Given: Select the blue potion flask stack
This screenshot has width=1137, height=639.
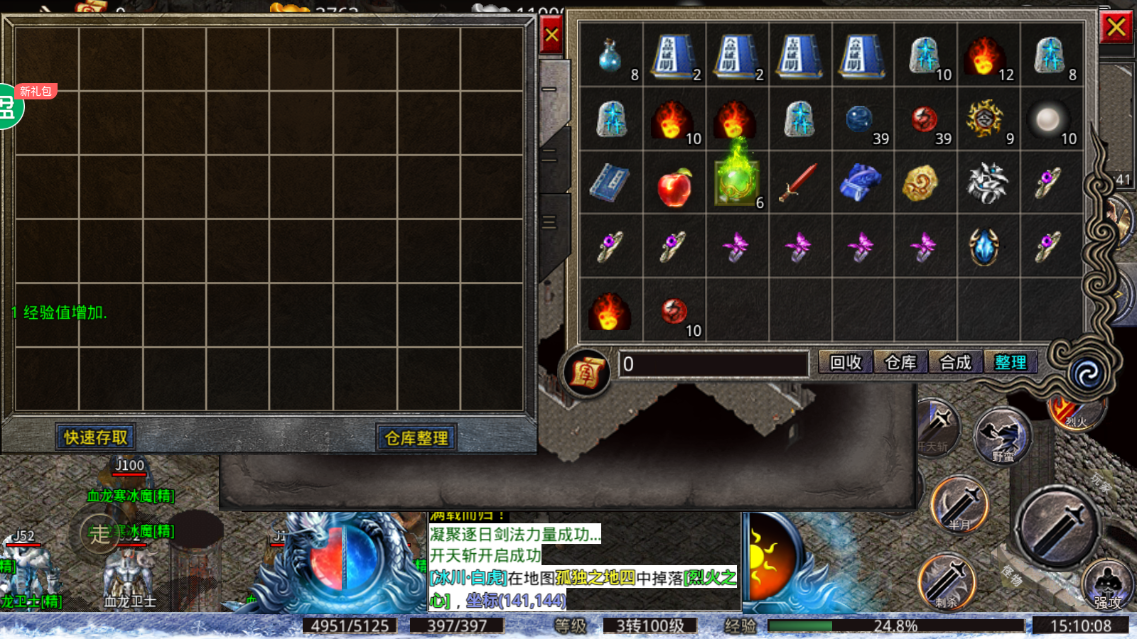Looking at the screenshot, I should [609, 57].
